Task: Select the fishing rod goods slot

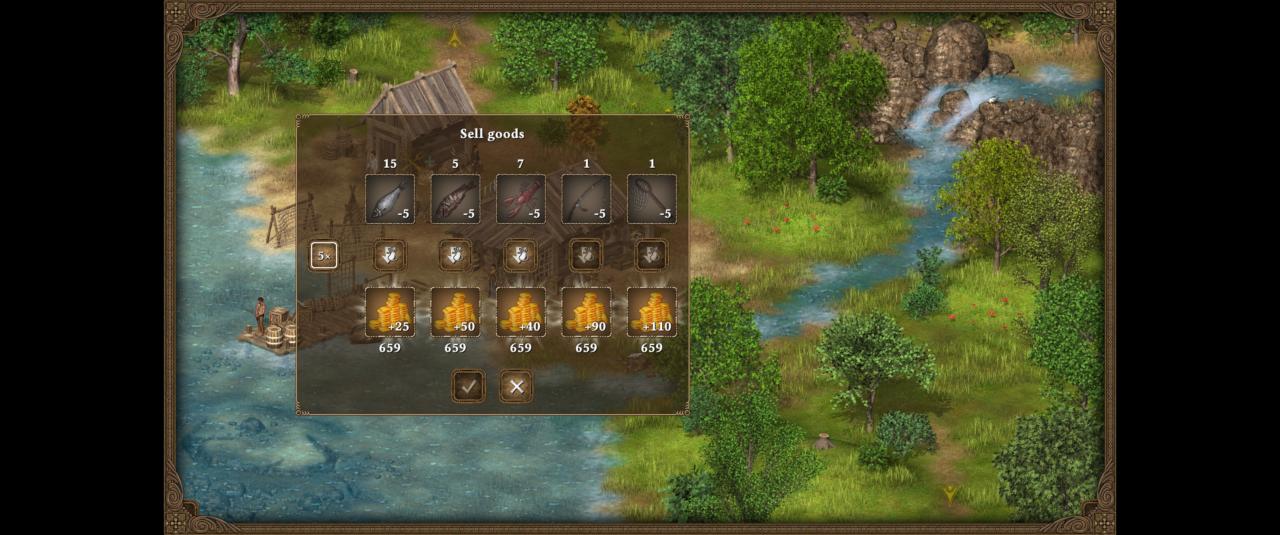Action: pyautogui.click(x=586, y=199)
